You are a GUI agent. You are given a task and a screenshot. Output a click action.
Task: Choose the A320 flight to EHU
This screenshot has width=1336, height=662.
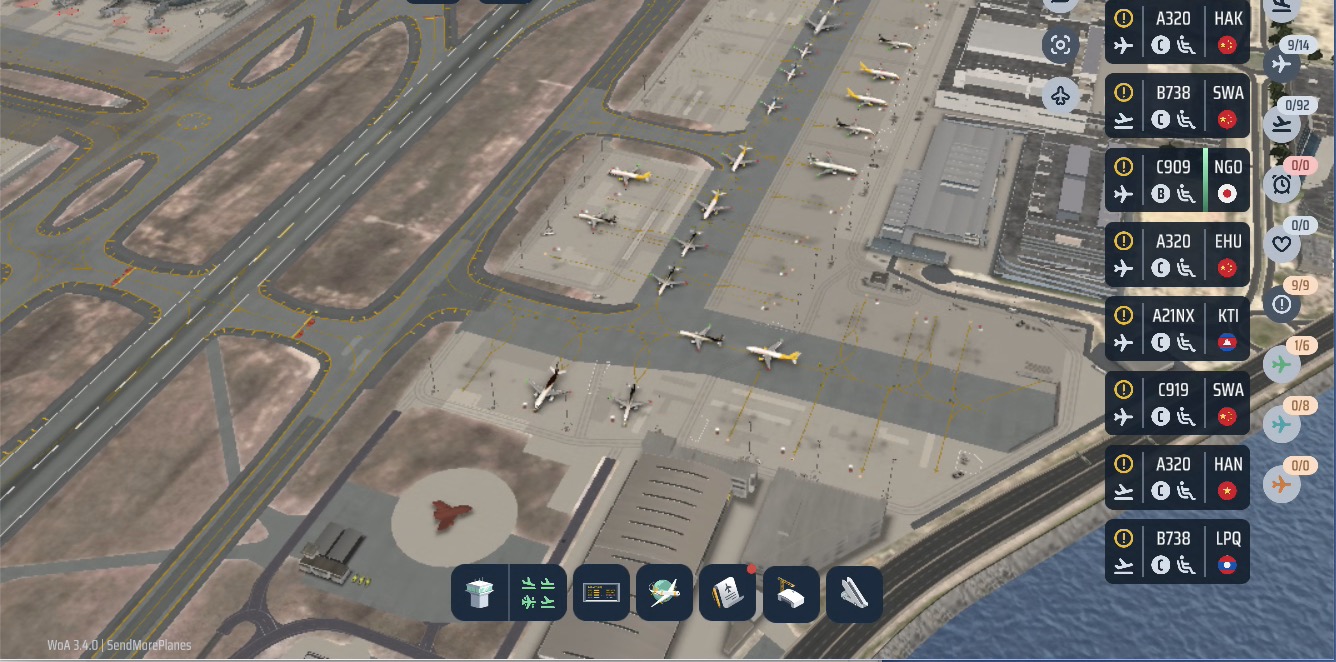pos(1177,254)
